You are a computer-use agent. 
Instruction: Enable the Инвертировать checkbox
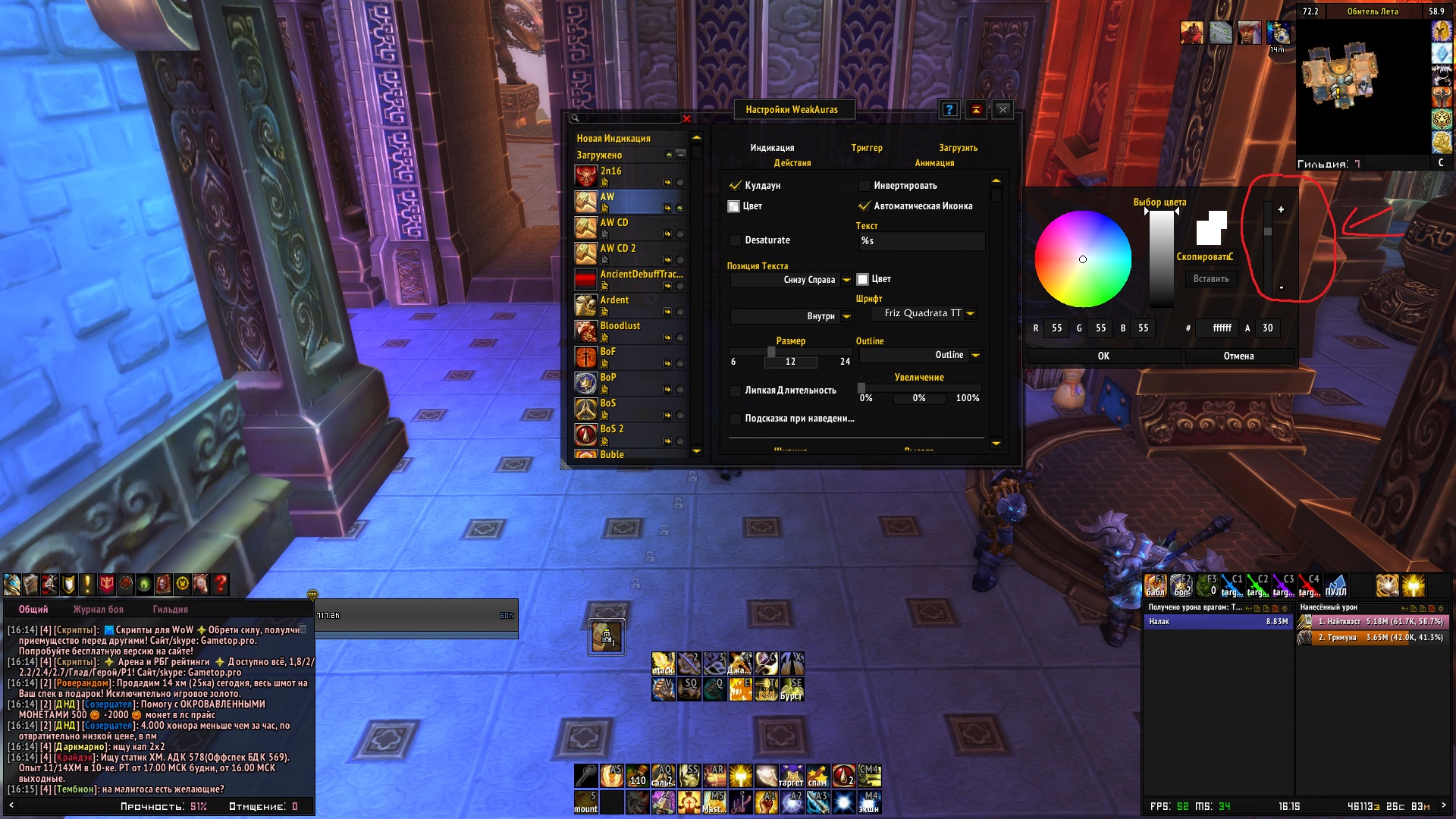864,186
